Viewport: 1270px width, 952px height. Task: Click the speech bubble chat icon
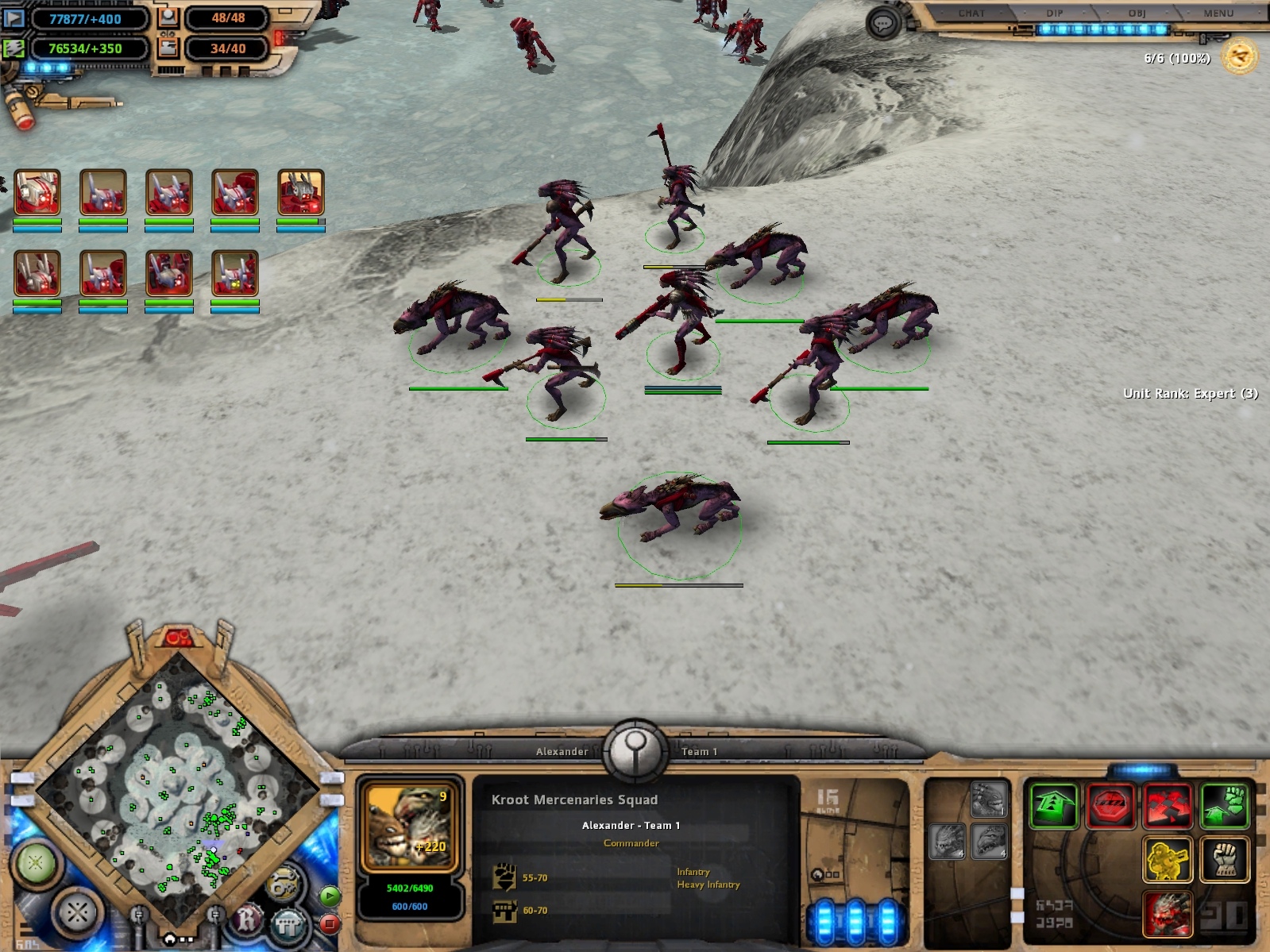click(882, 24)
